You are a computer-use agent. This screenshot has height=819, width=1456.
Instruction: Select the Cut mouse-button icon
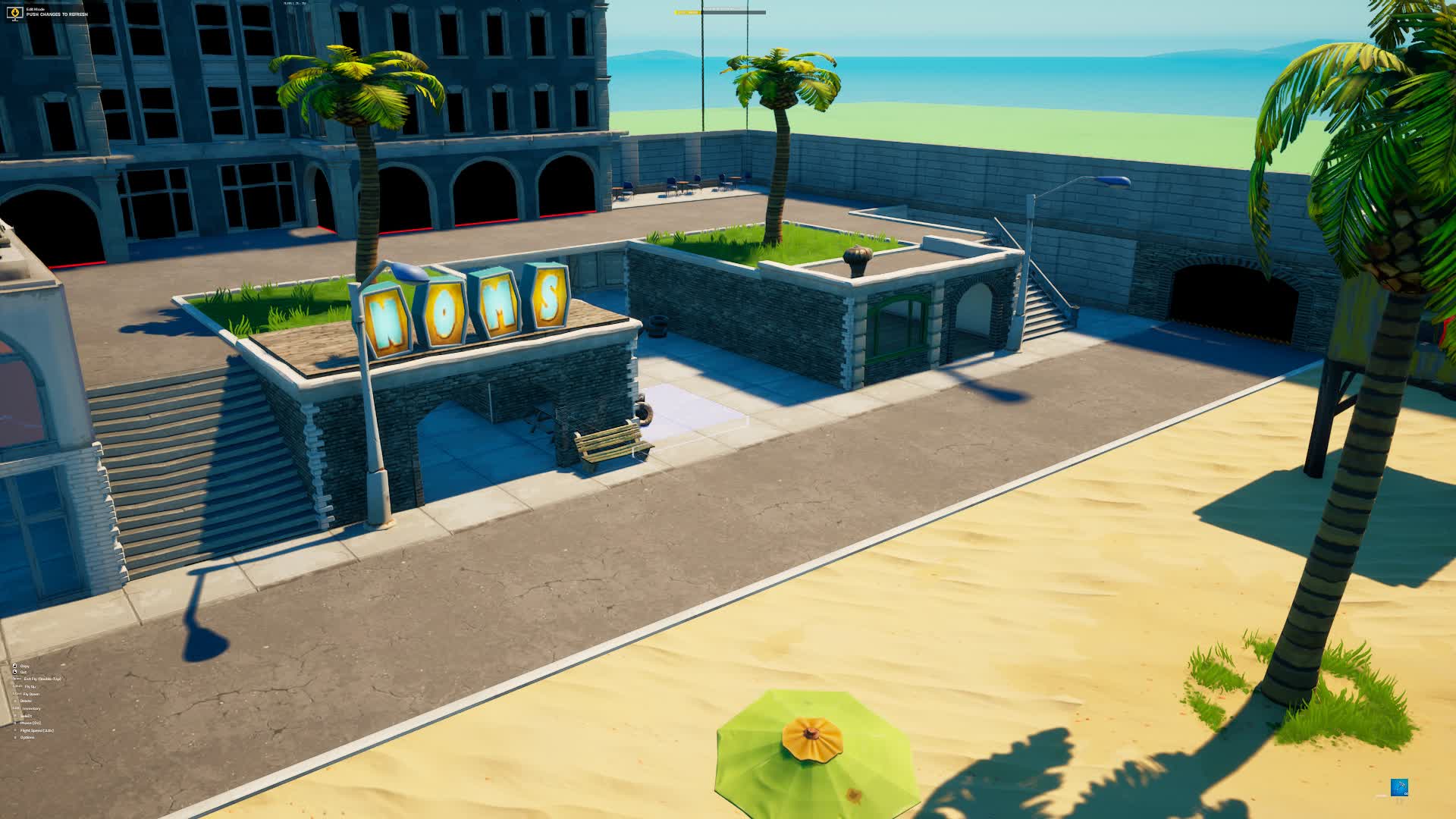coord(14,673)
